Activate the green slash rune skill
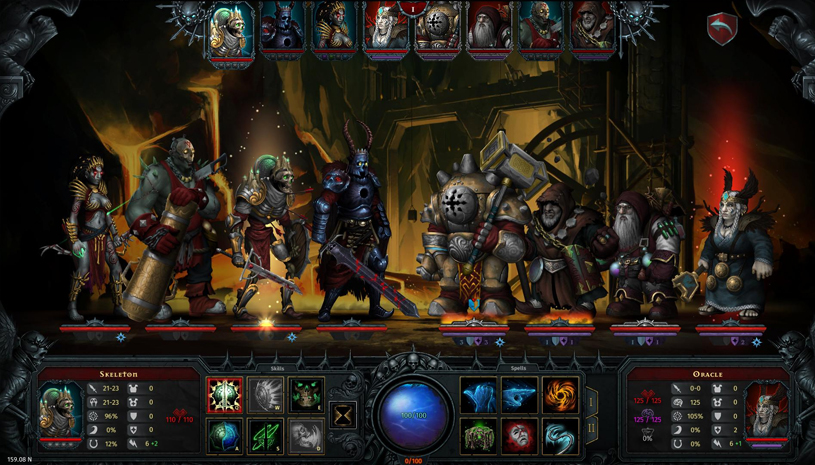 [265, 436]
